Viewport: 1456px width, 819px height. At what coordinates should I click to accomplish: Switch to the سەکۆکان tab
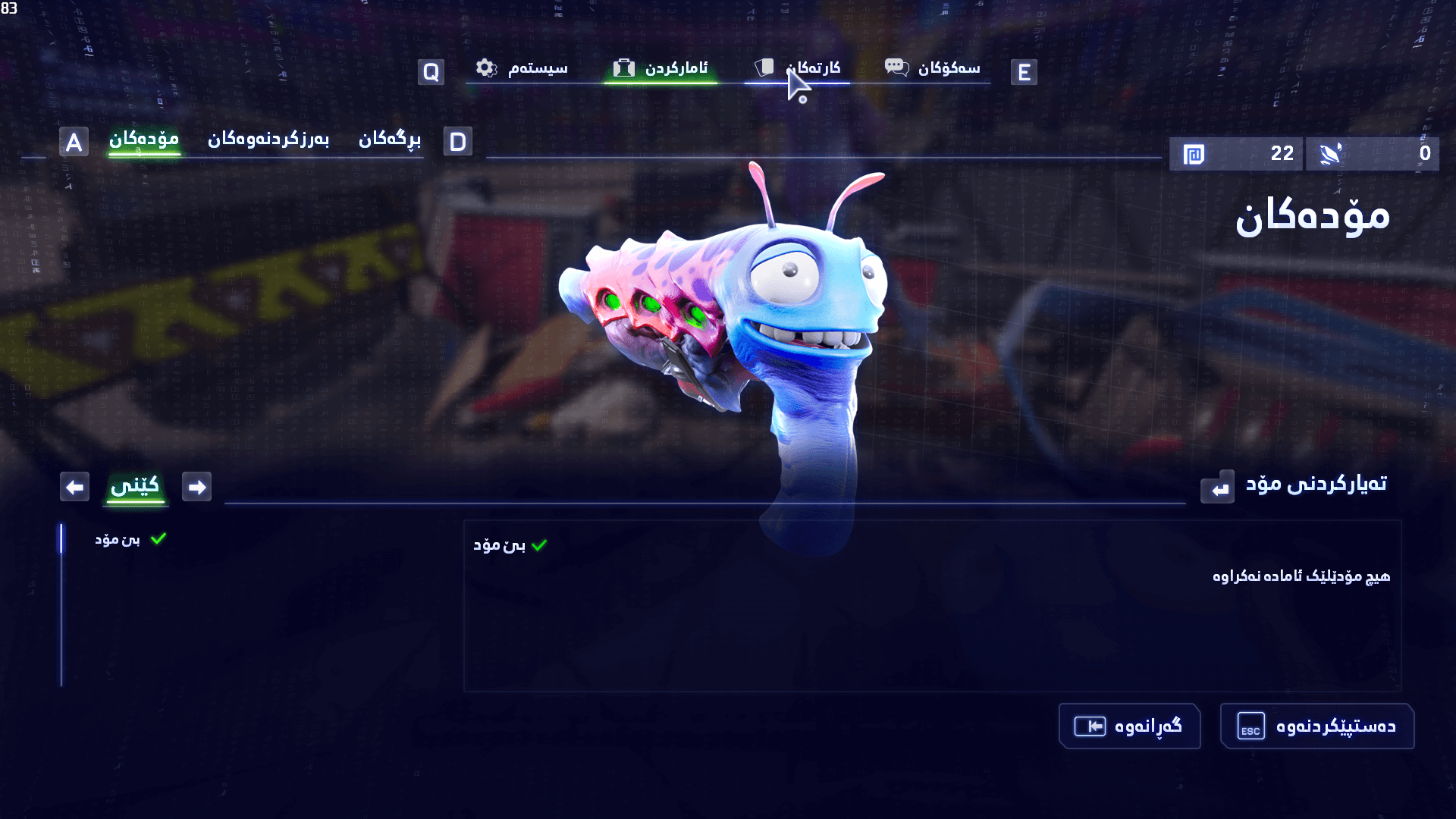[x=933, y=69]
